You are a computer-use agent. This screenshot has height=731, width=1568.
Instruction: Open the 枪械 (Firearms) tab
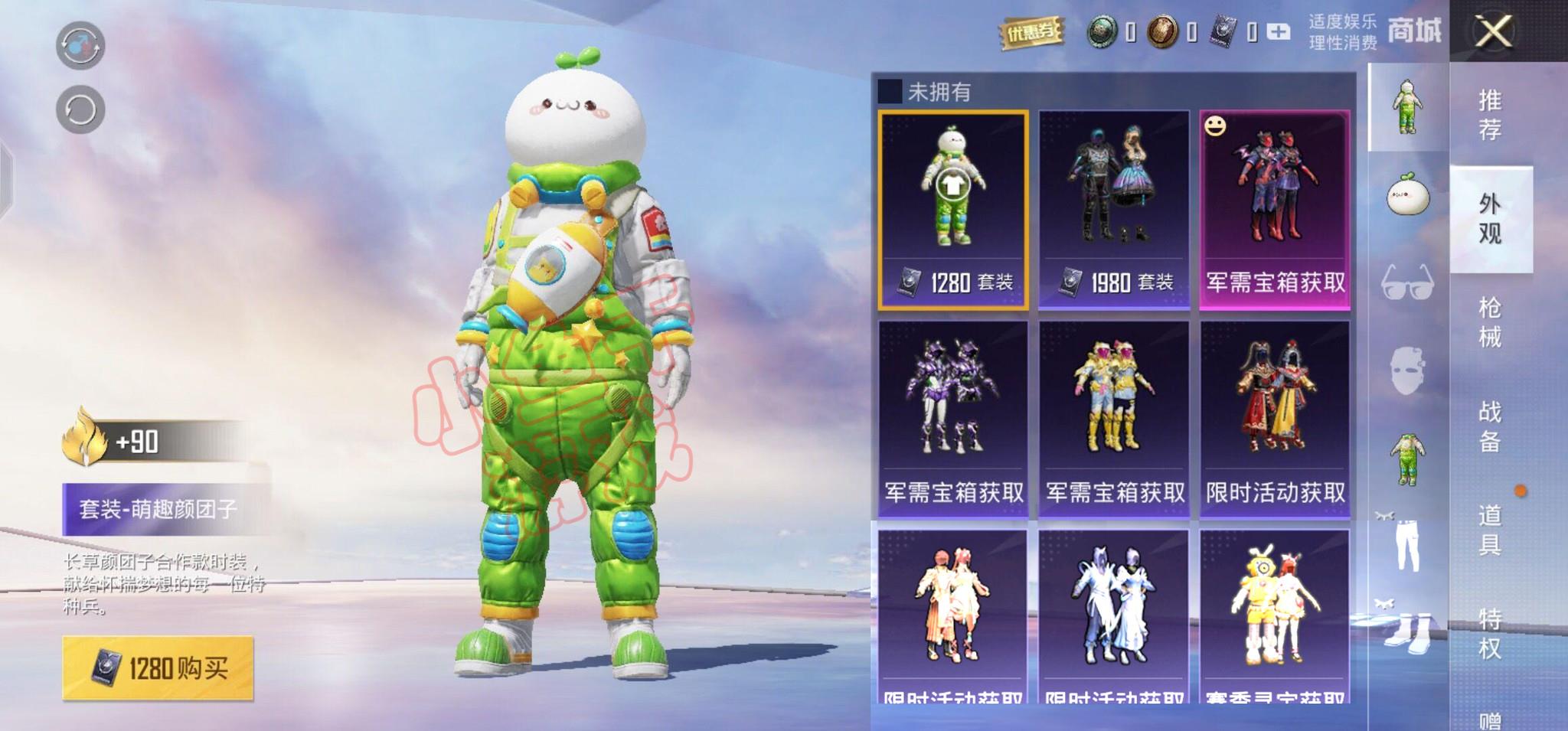(x=1489, y=322)
